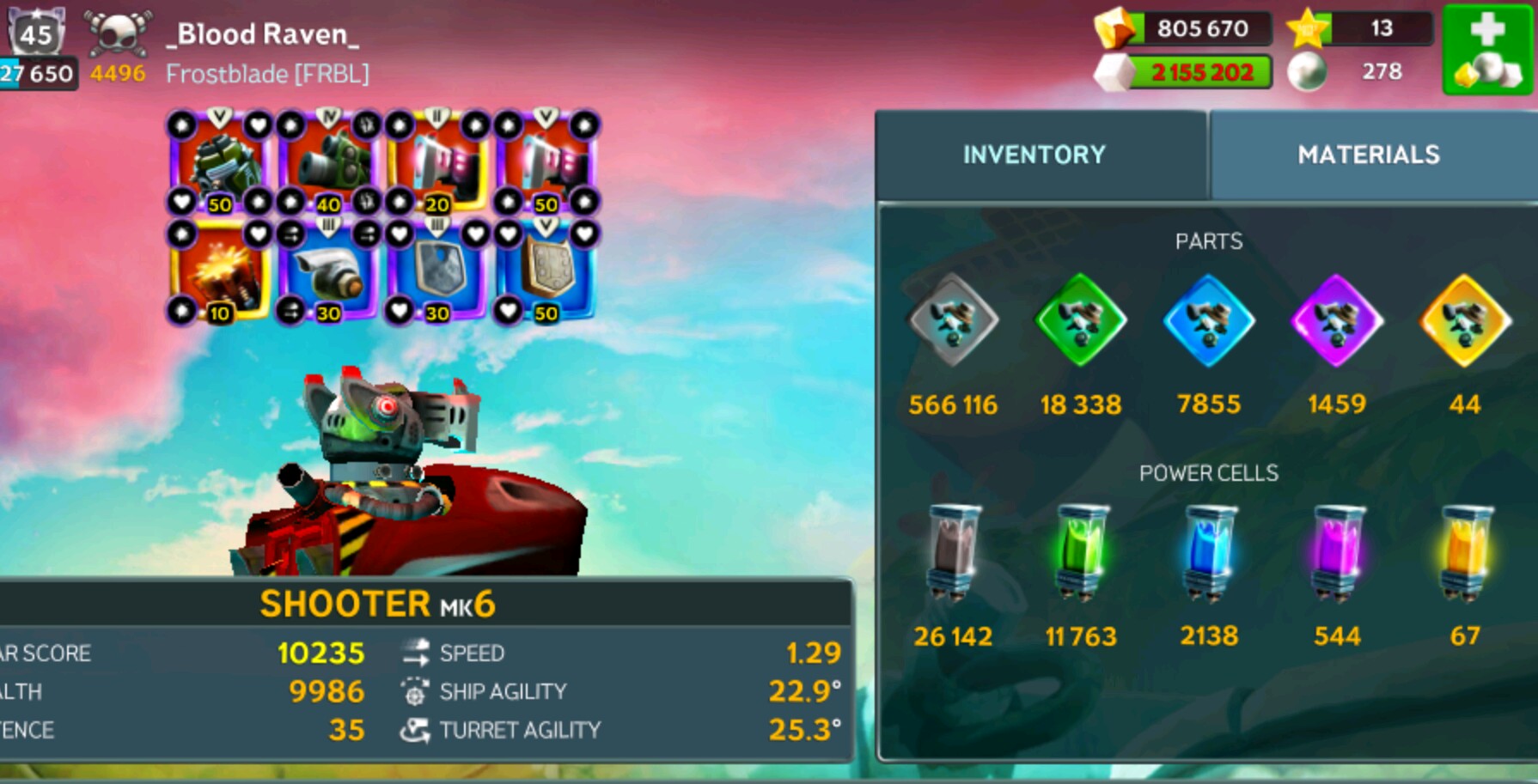Pick the beige riveted shield level 50
The width and height of the screenshot is (1538, 784).
pos(546,272)
